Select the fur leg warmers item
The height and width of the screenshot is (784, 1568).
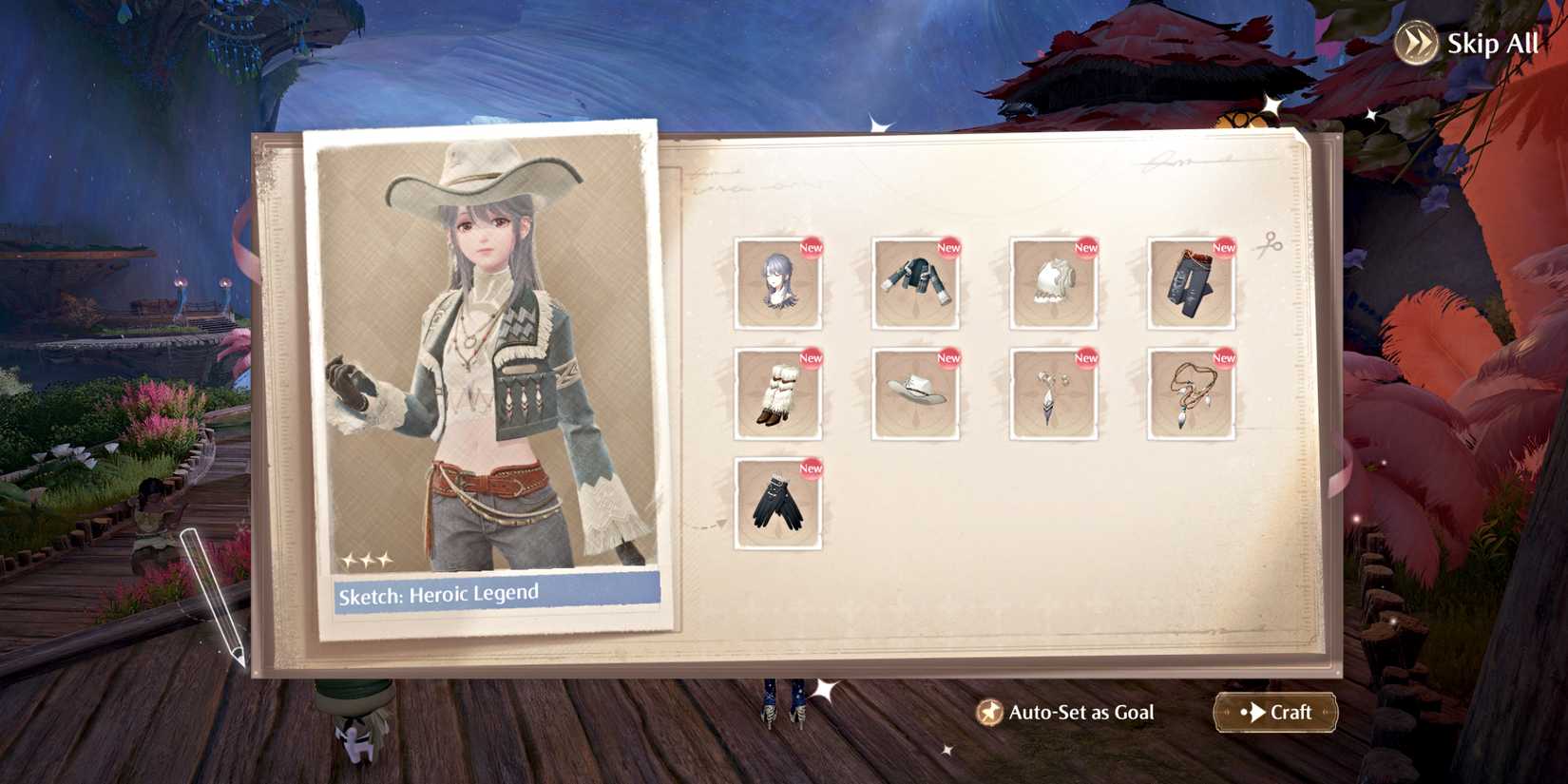tap(777, 393)
